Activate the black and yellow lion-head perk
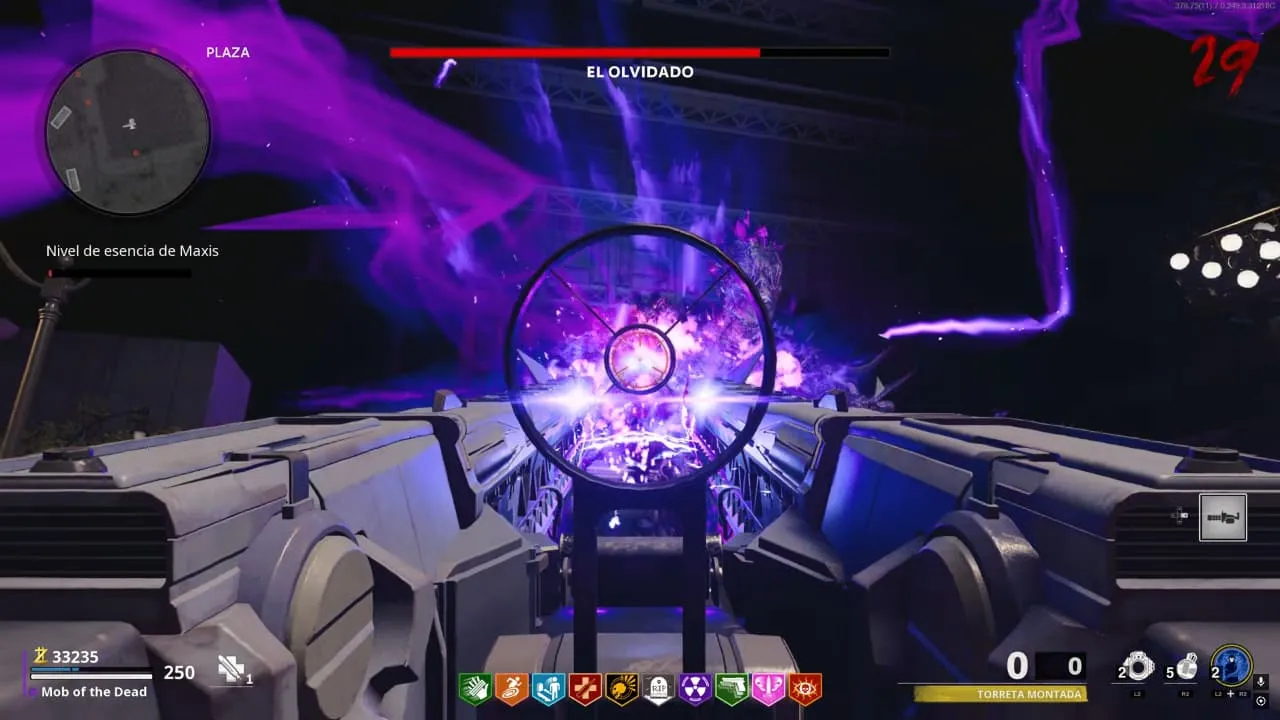 (x=622, y=689)
